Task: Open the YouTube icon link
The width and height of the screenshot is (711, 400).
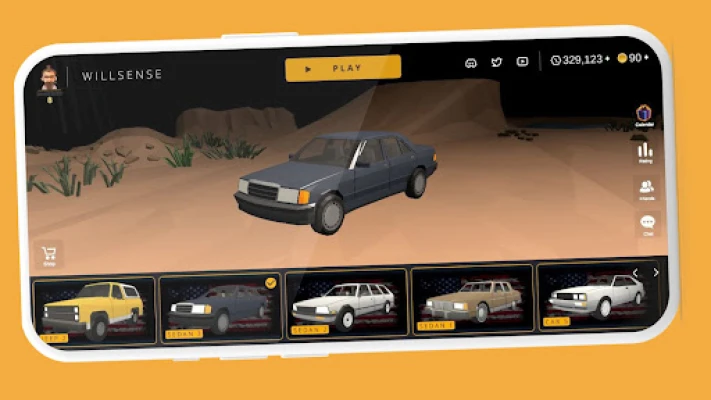Action: (x=521, y=61)
